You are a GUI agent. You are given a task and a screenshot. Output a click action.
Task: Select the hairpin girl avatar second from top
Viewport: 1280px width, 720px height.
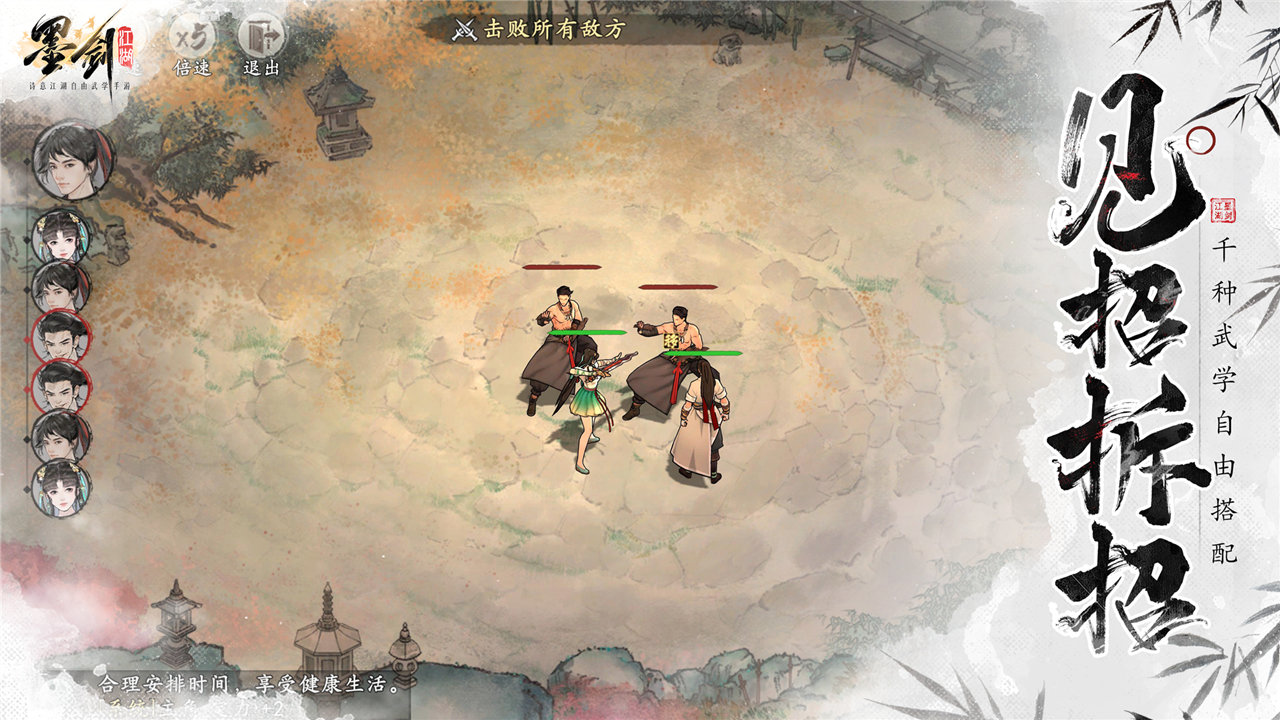pyautogui.click(x=60, y=237)
